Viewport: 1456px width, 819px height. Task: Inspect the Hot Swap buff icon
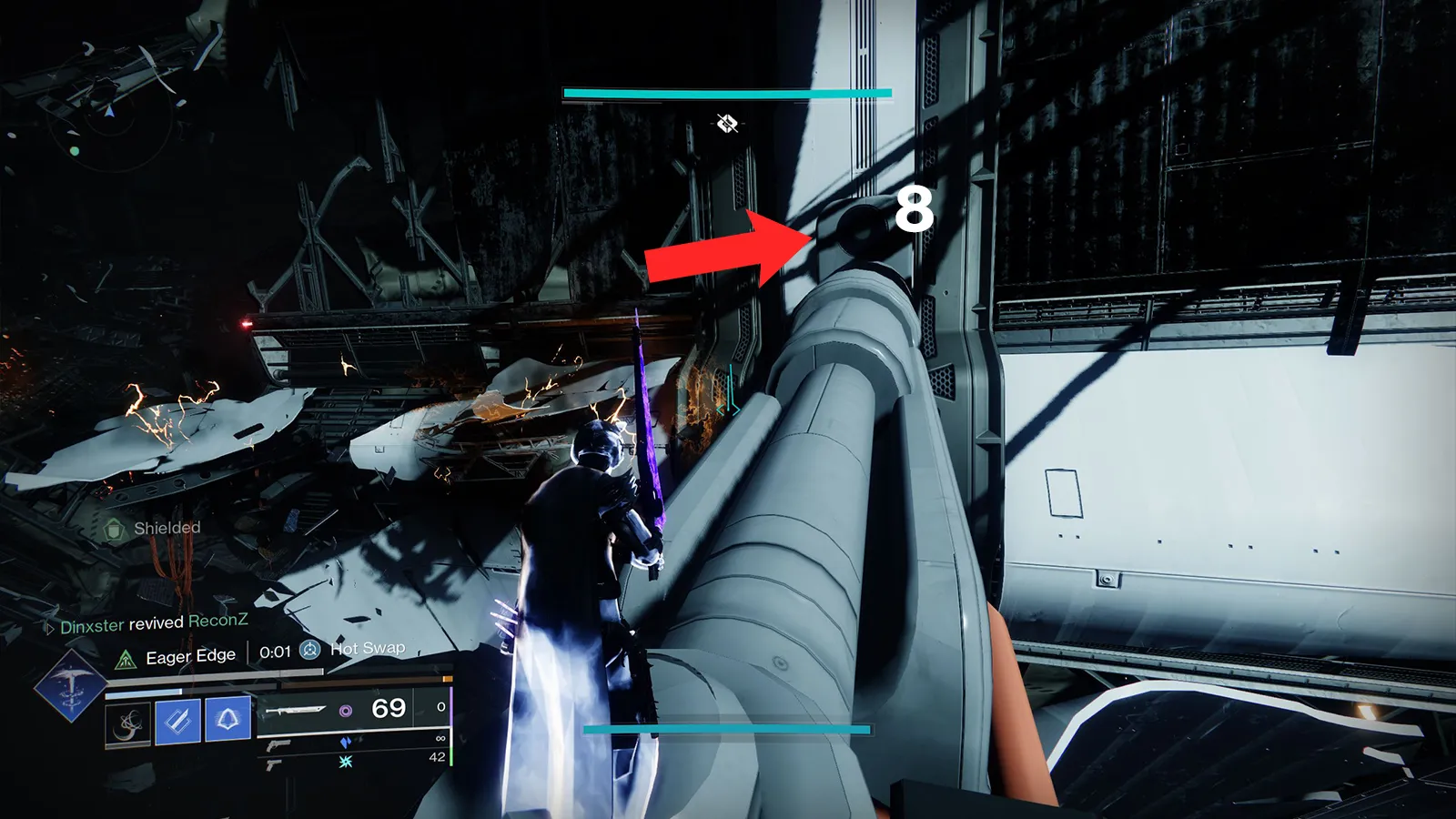310,650
